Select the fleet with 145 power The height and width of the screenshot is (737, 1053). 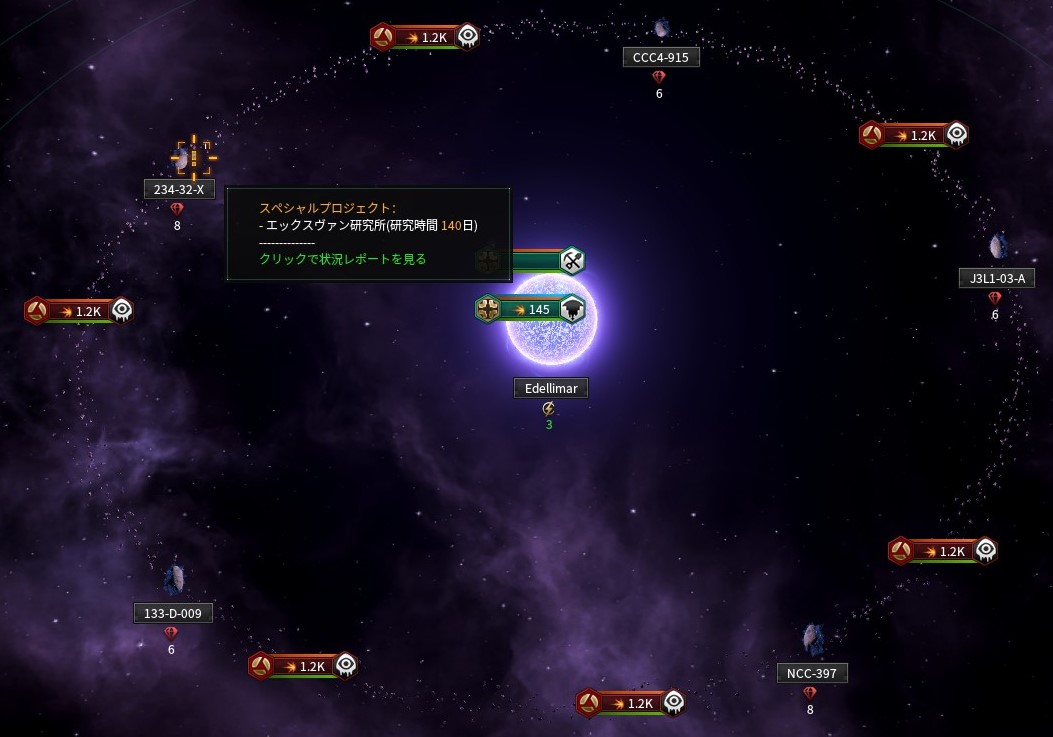(x=530, y=309)
